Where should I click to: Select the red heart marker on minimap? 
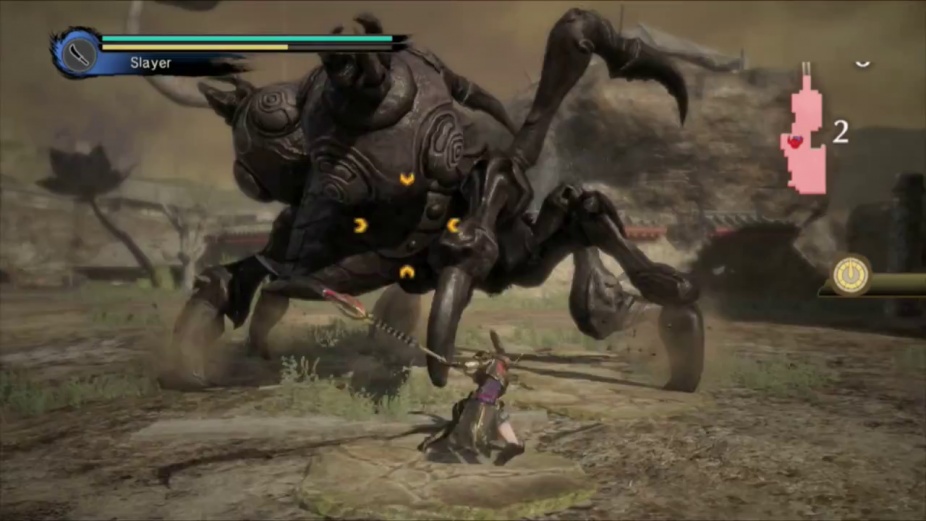(x=795, y=142)
